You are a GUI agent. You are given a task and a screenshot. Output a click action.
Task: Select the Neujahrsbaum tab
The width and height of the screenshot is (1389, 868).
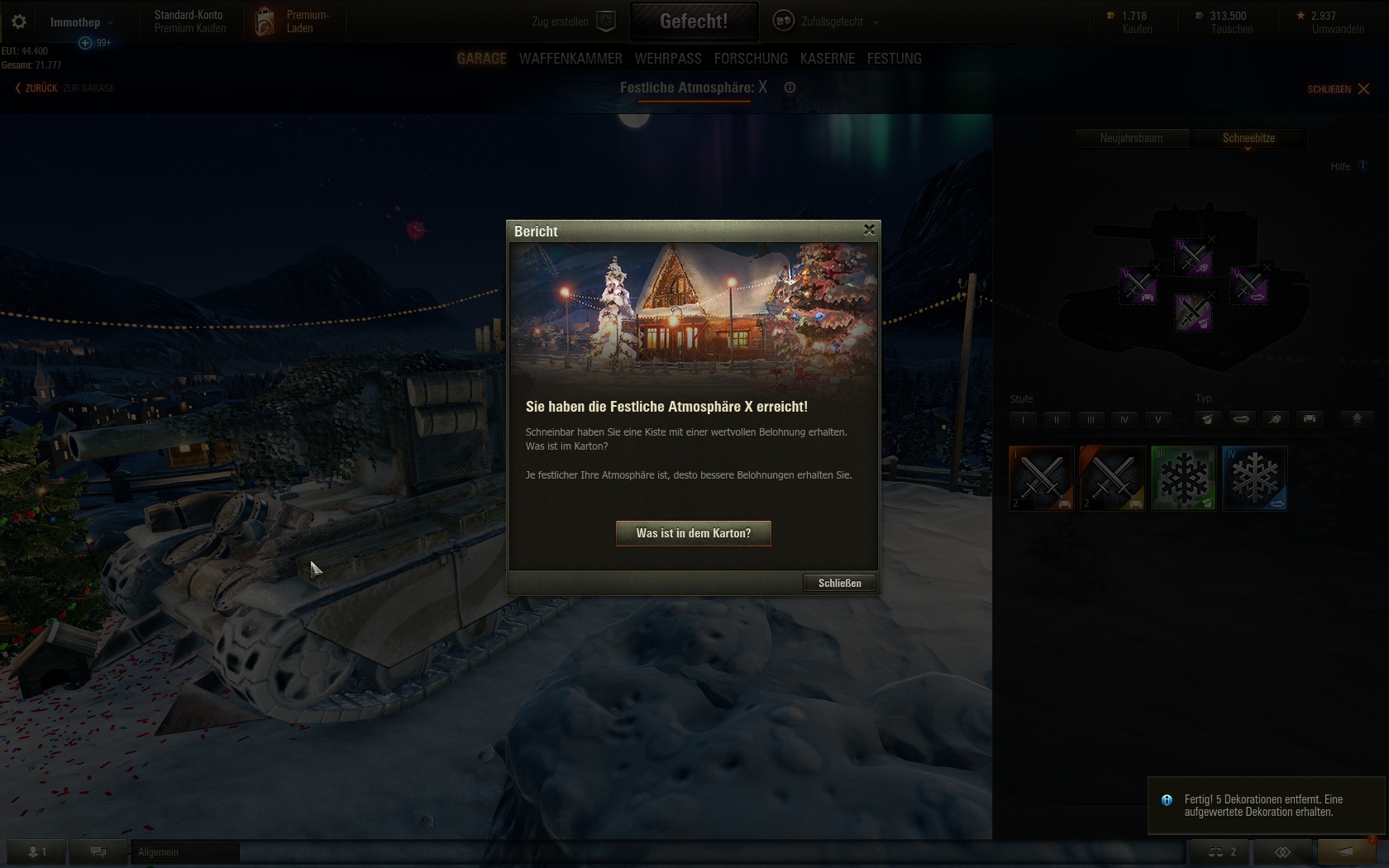(1131, 138)
